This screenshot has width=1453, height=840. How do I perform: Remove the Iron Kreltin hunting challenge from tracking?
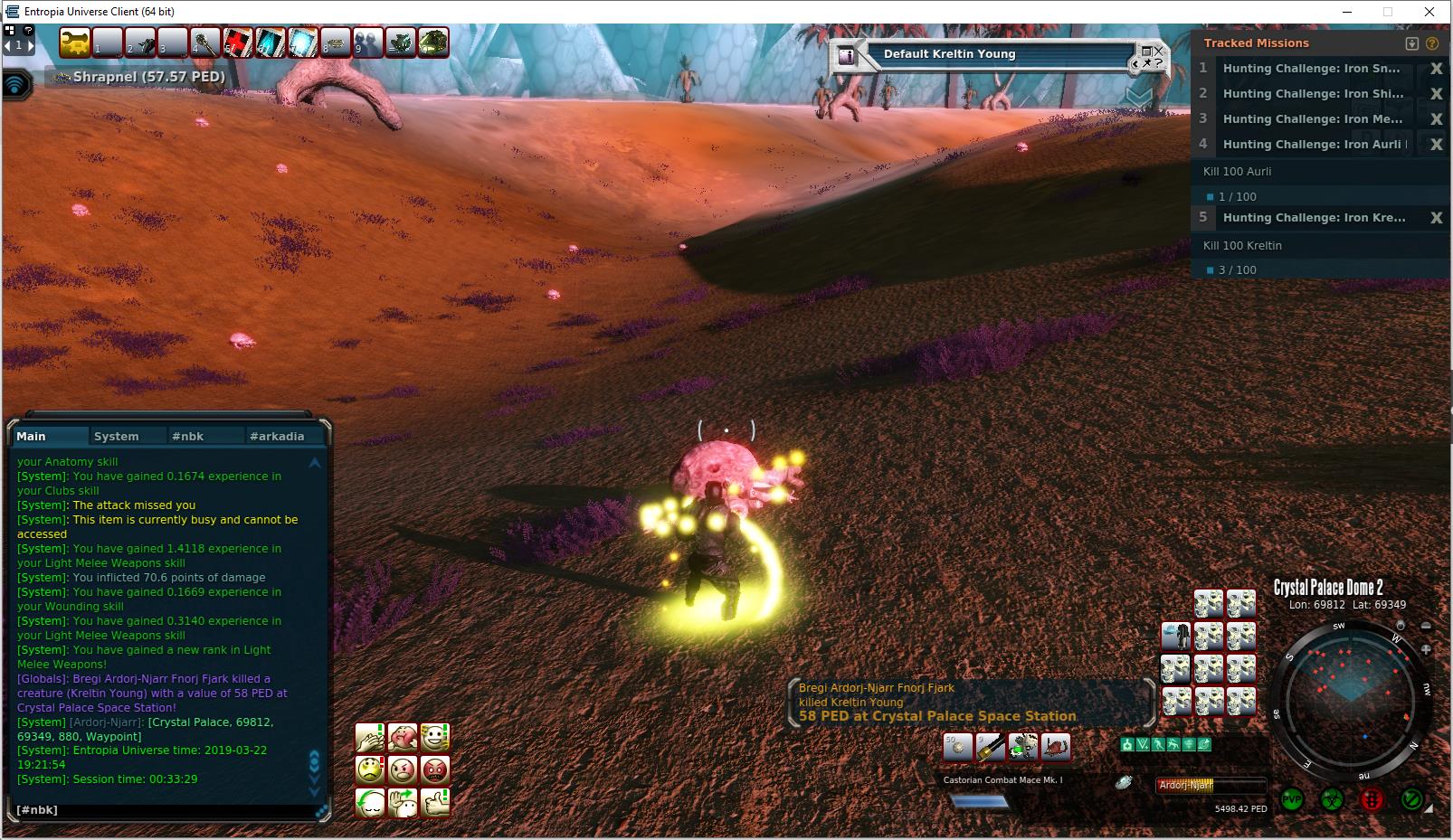pos(1436,218)
